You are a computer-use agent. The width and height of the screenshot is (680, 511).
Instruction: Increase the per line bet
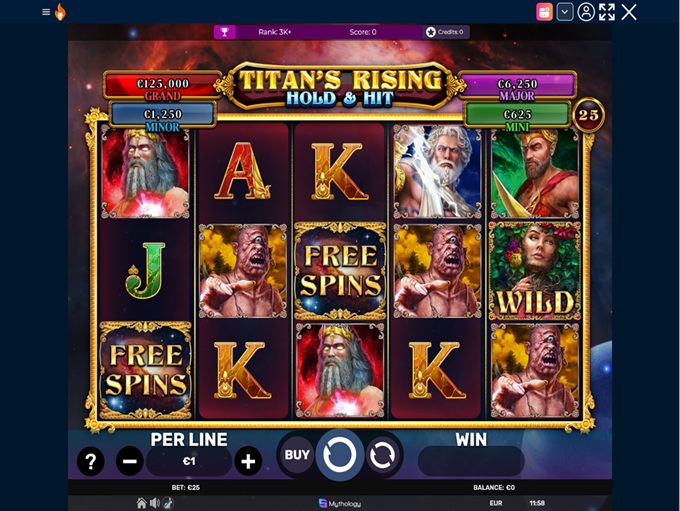(x=248, y=461)
